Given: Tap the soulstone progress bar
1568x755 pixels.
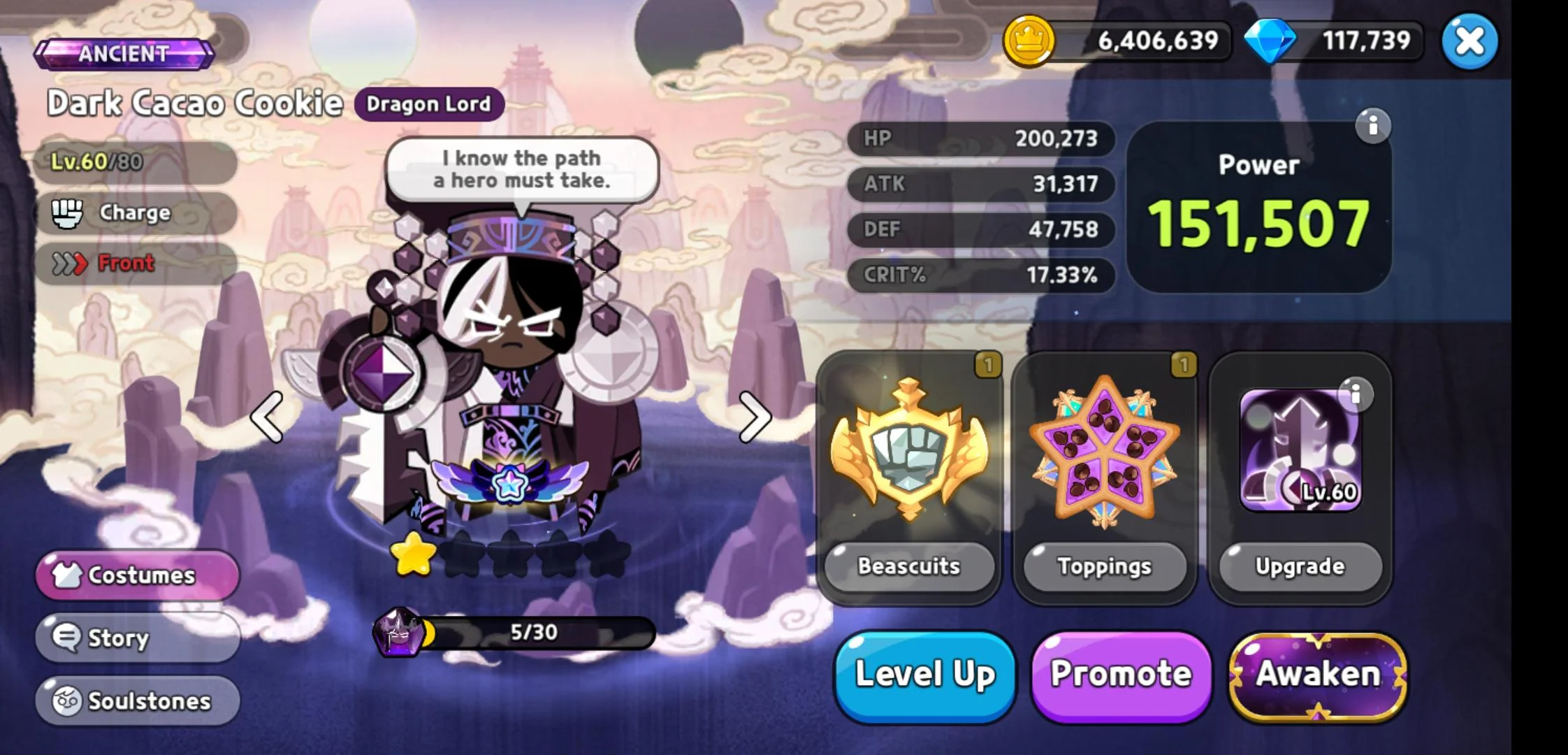Looking at the screenshot, I should click(x=534, y=633).
